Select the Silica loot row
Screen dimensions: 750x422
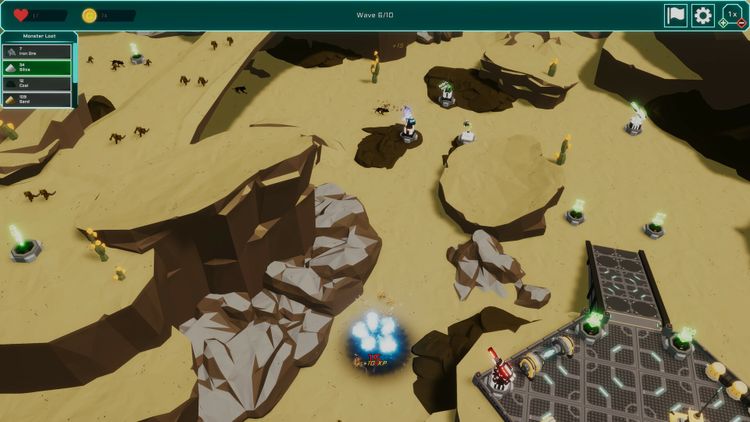click(38, 67)
